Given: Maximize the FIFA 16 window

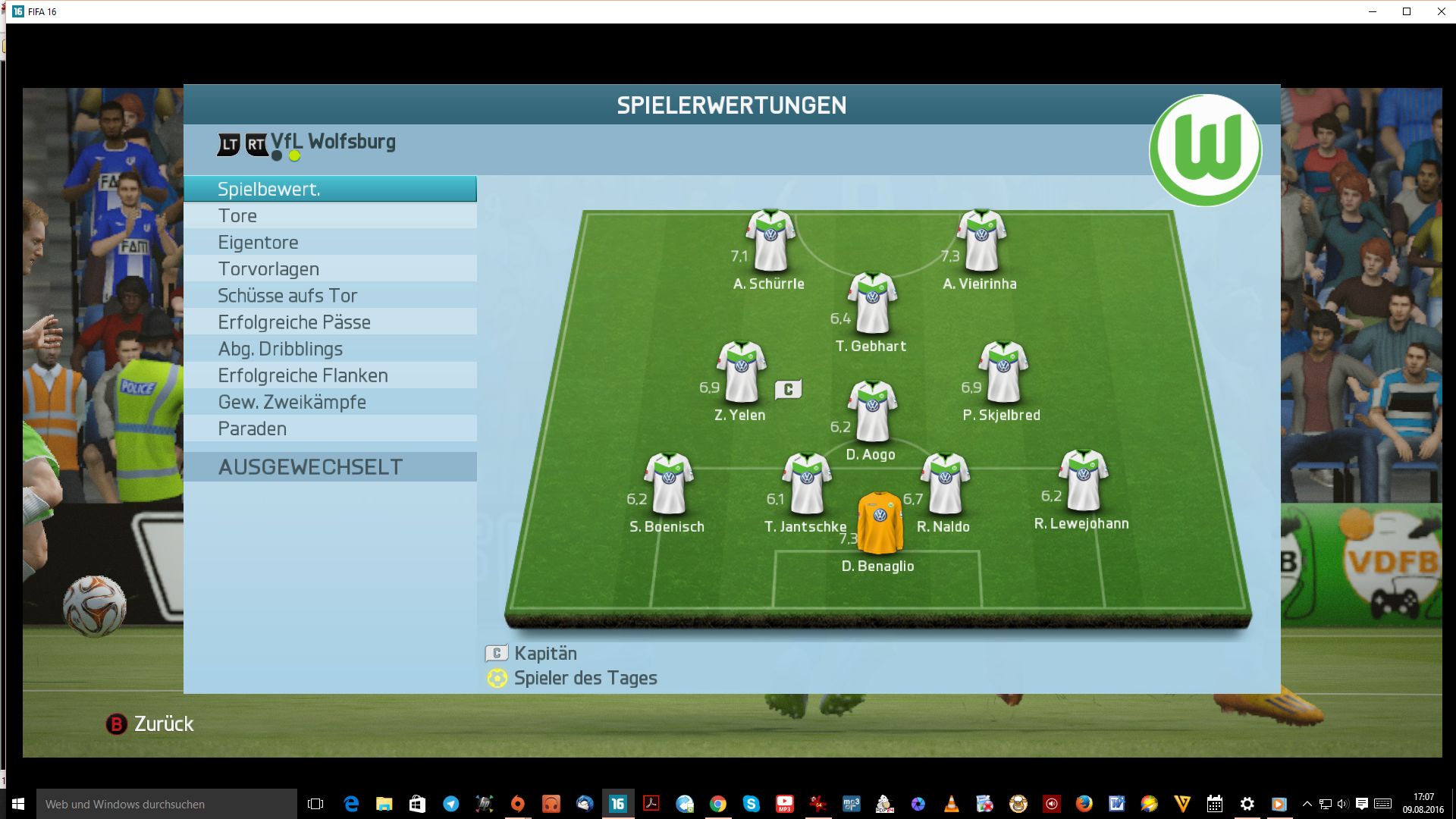Looking at the screenshot, I should (x=1407, y=11).
